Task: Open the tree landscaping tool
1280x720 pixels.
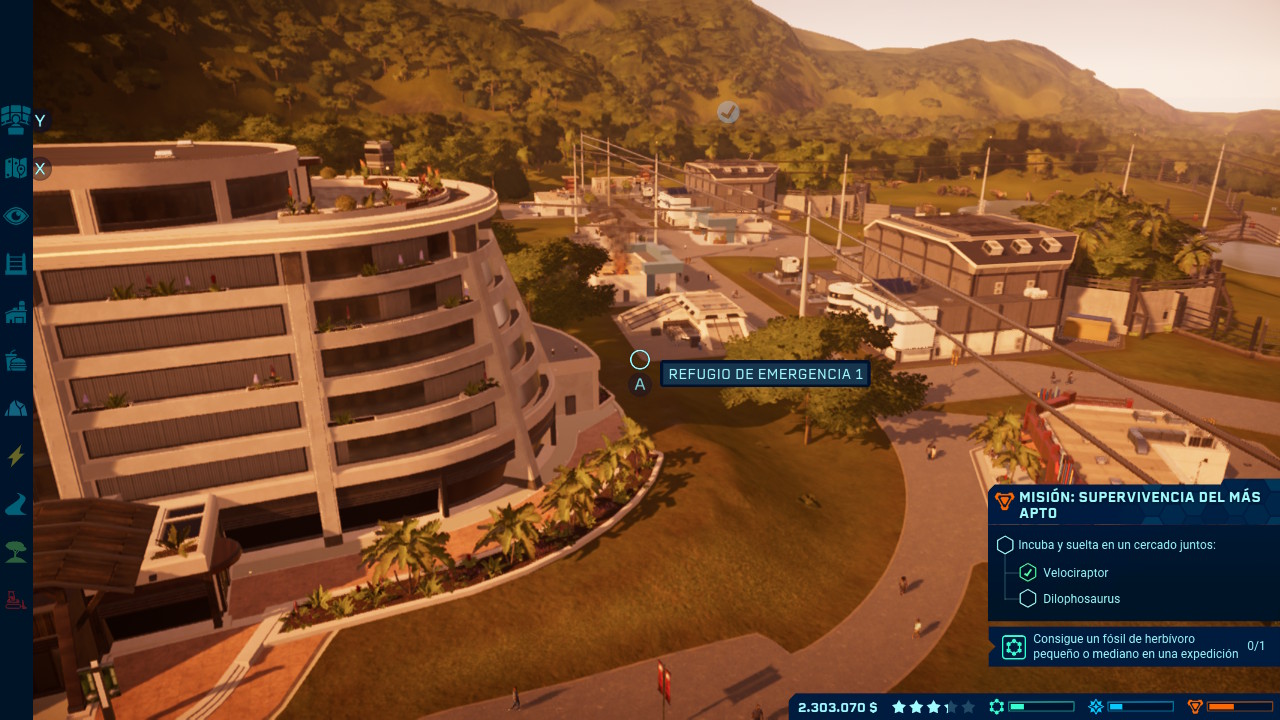Action: (x=16, y=552)
